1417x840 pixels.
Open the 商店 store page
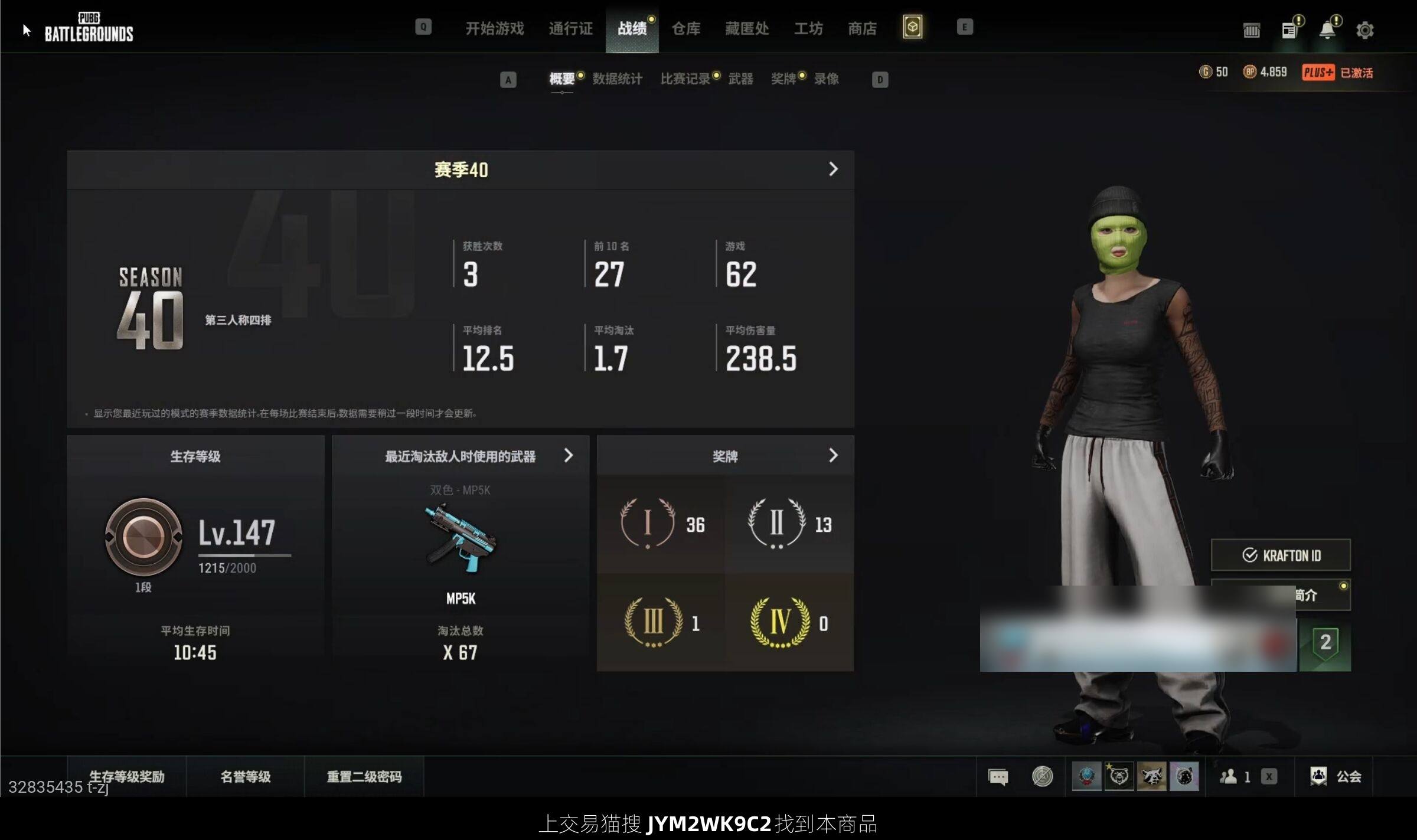tap(861, 28)
